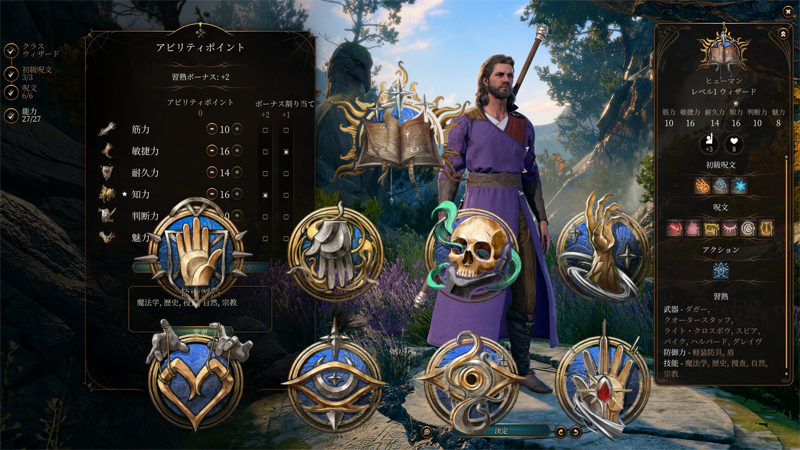800x450 pixels.
Task: Inspect the action icon under アクション
Action: tap(720, 271)
